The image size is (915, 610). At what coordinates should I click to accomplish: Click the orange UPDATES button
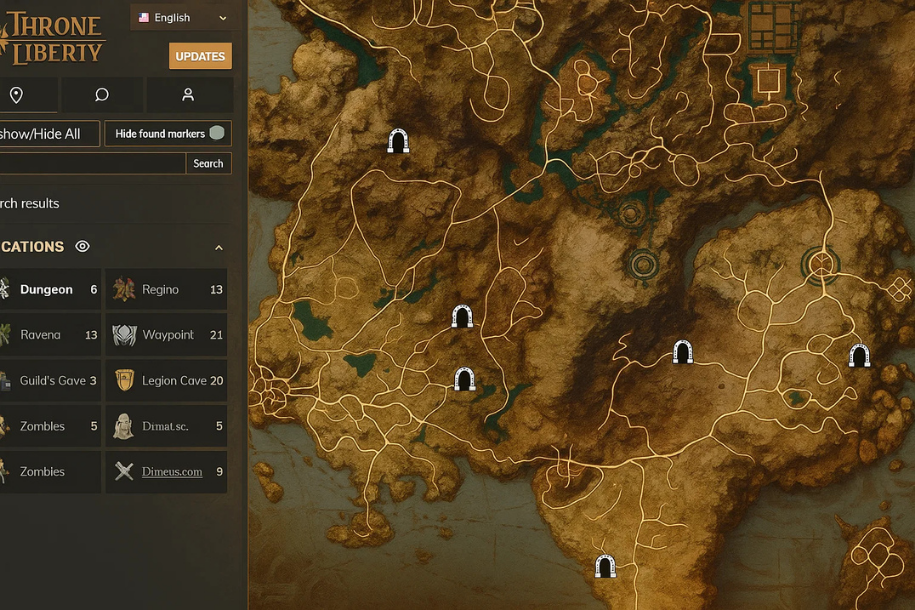(200, 56)
